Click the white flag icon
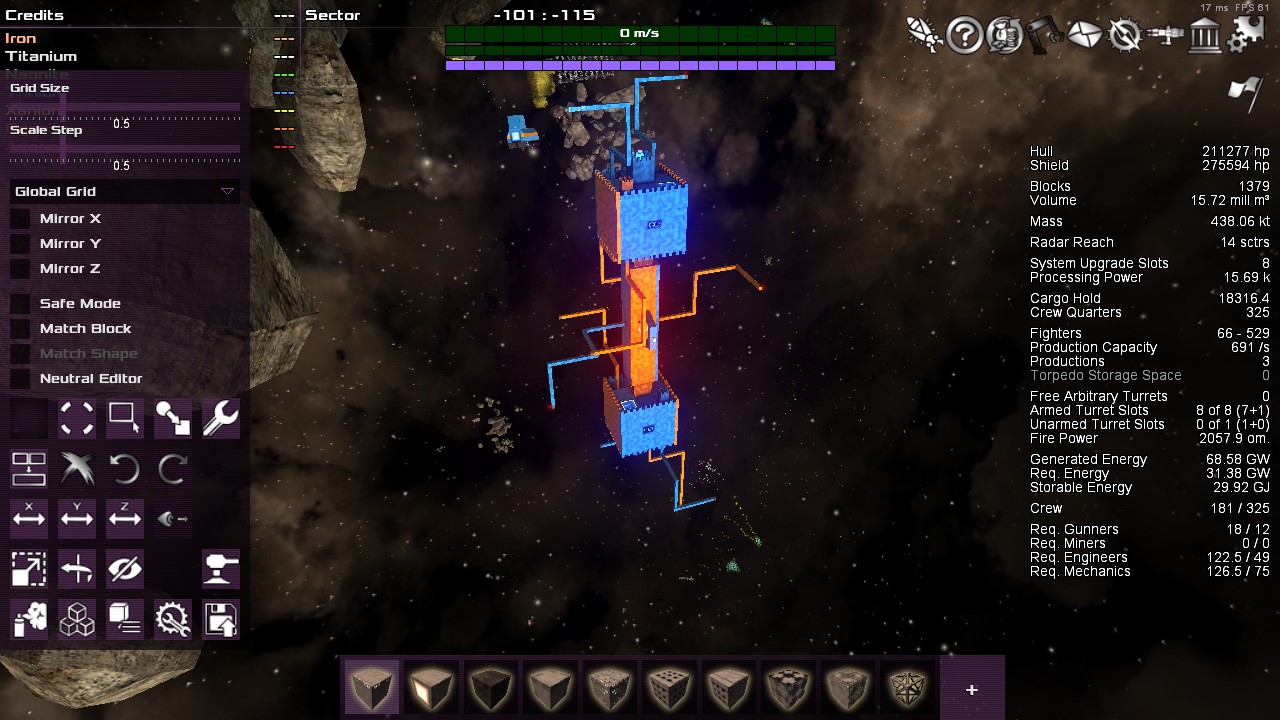The width and height of the screenshot is (1280, 720). coord(1244,94)
